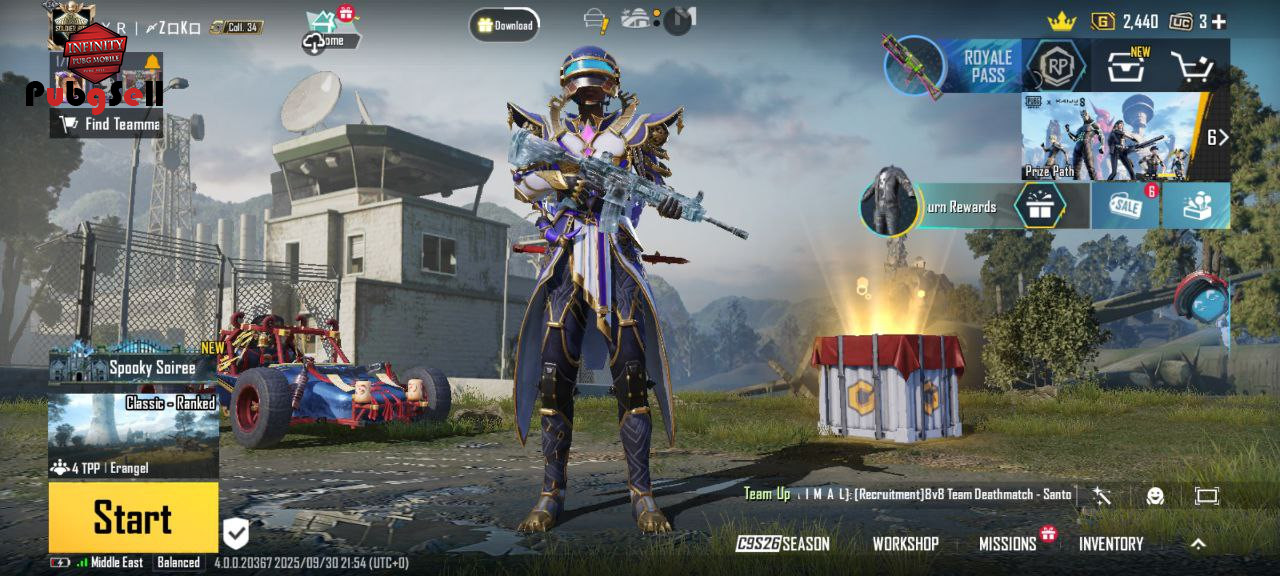
Task: Open the Sale offers icon
Action: [1124, 205]
